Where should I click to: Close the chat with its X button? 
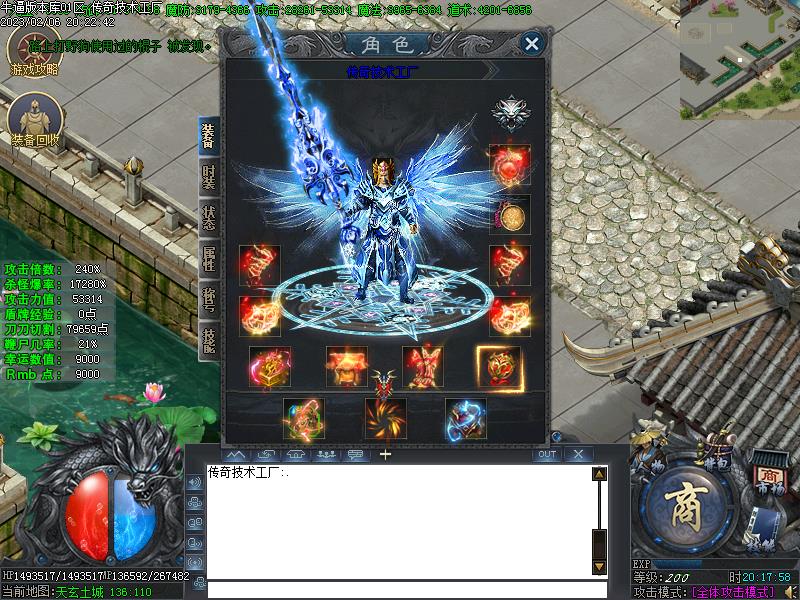click(577, 455)
